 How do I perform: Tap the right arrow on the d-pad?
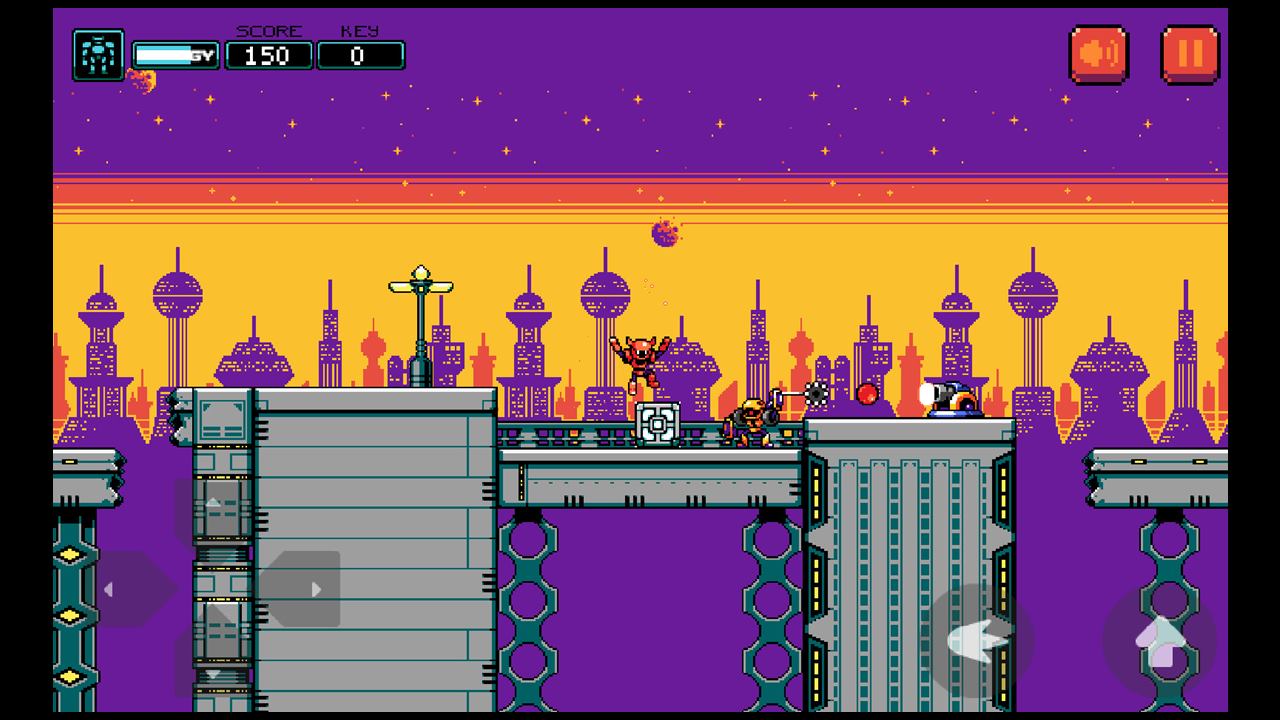click(x=302, y=589)
